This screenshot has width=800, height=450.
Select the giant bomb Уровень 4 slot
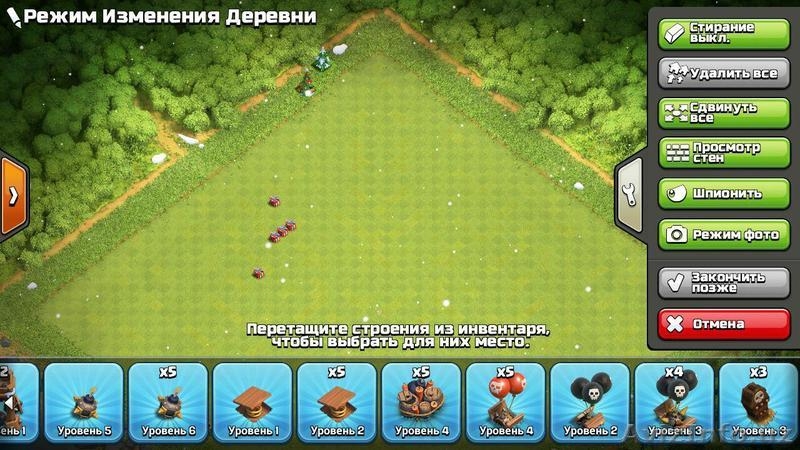coord(420,402)
